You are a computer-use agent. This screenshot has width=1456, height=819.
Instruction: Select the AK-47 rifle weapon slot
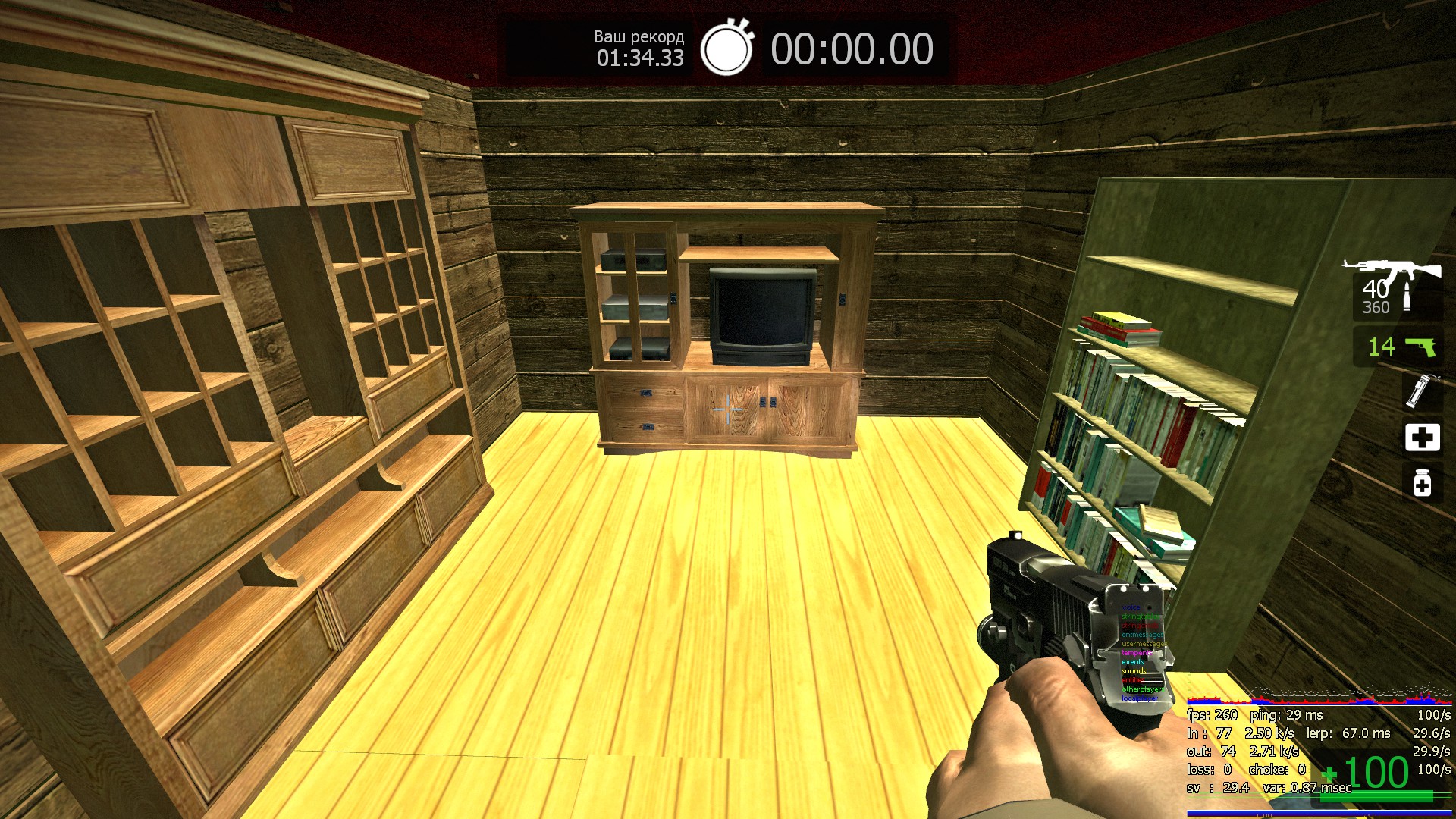click(x=1392, y=273)
